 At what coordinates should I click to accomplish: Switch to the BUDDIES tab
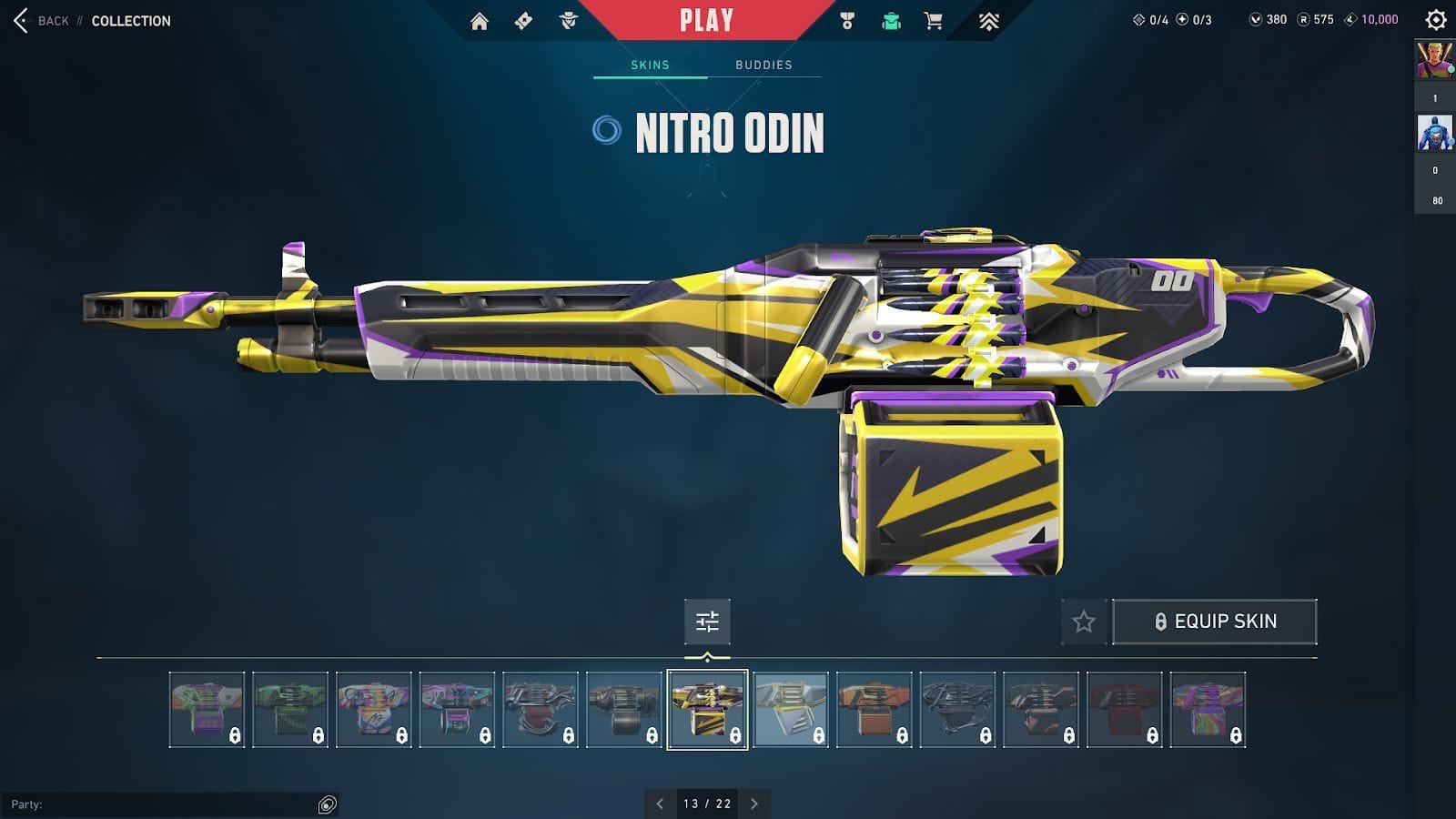(x=764, y=65)
